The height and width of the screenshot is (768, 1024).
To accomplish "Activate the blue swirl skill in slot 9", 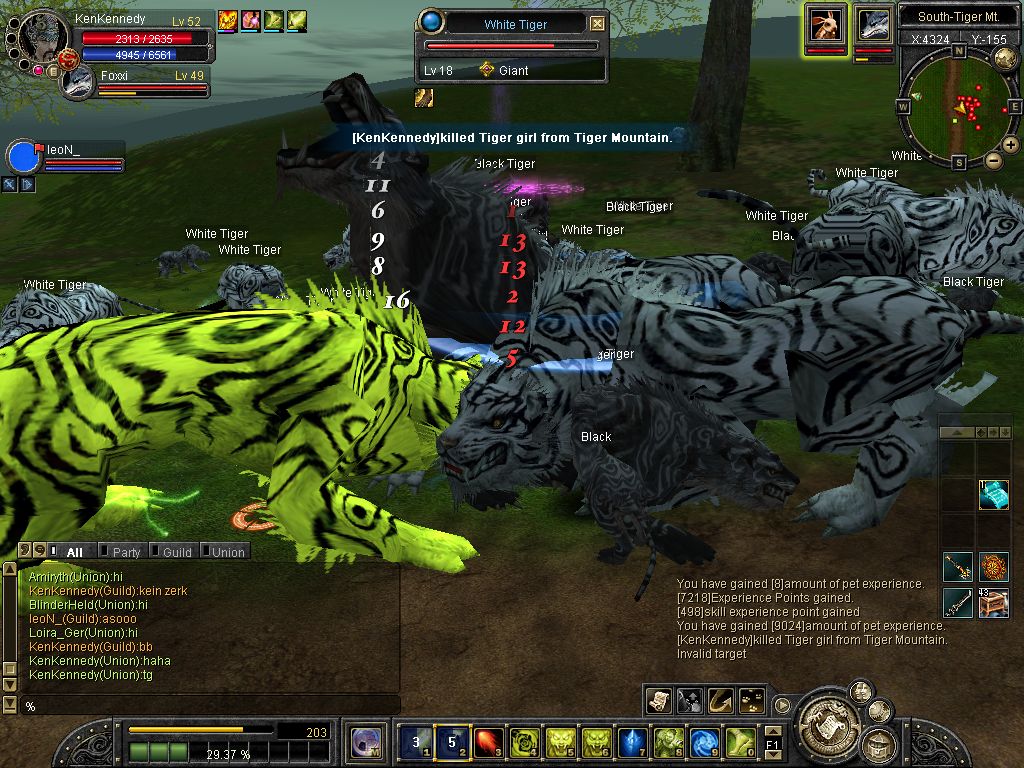I will click(704, 741).
